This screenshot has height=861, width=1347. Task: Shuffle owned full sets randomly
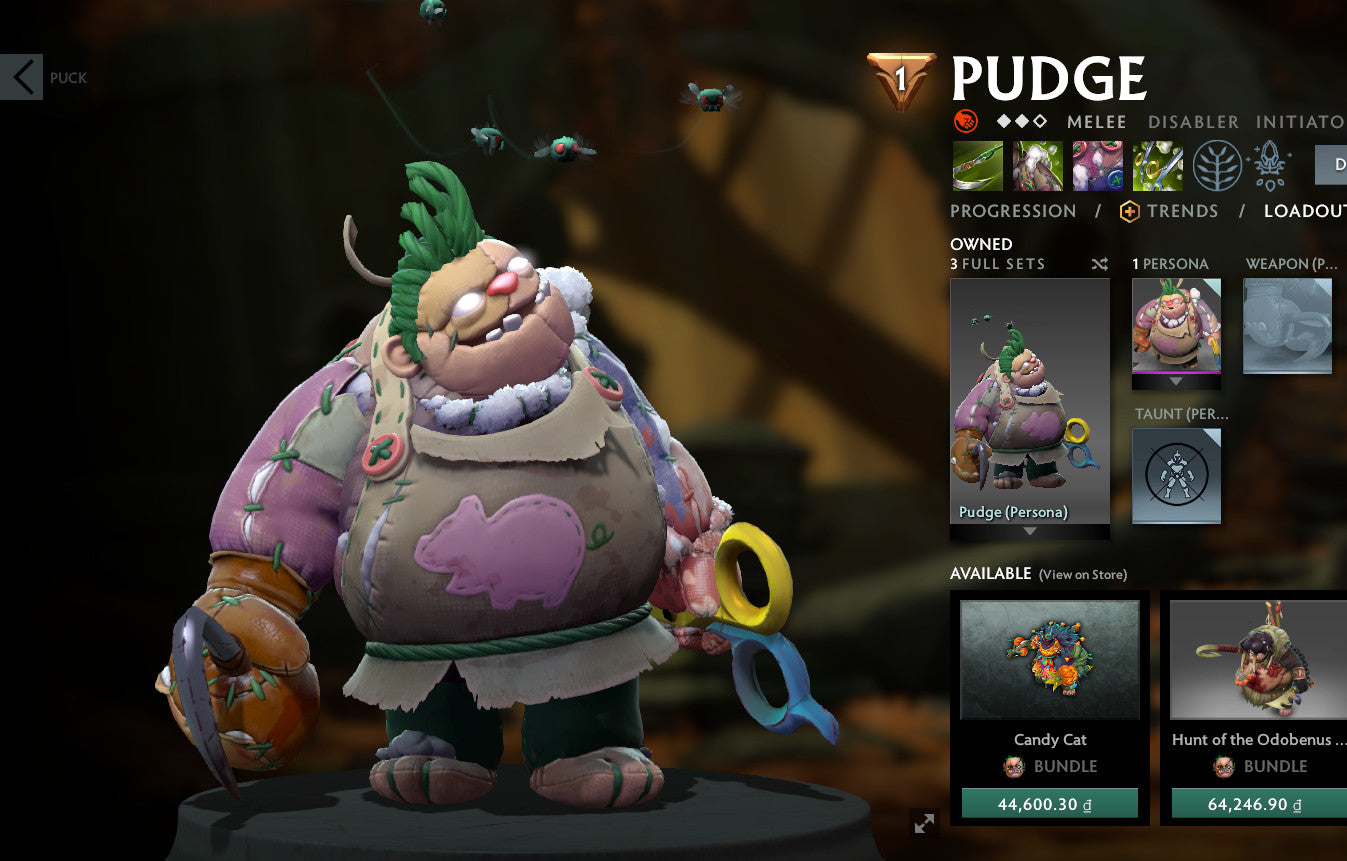(1099, 264)
